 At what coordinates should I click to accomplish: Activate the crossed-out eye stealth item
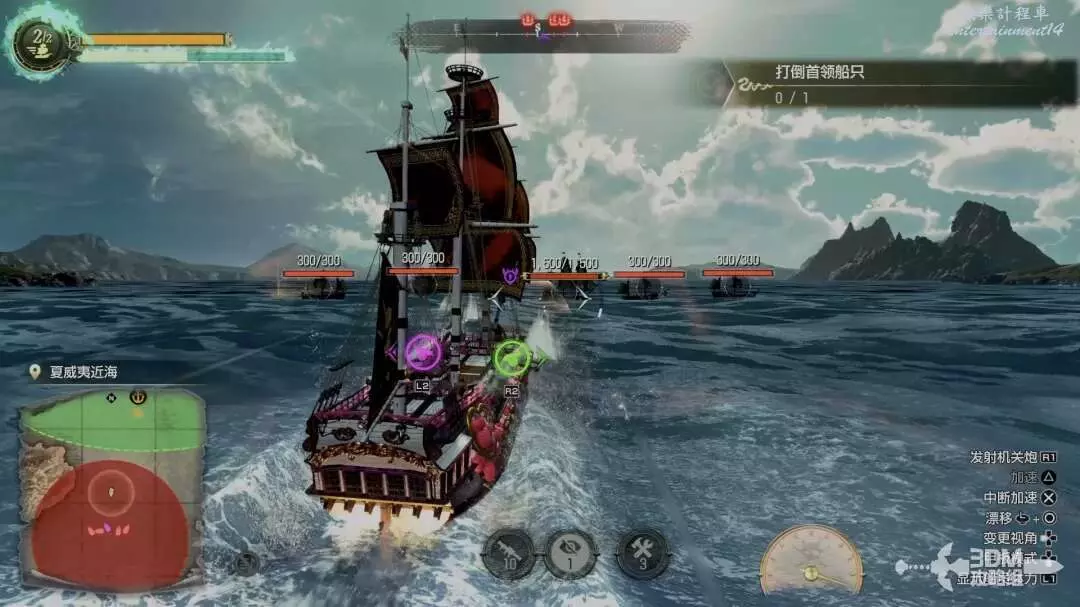(570, 554)
